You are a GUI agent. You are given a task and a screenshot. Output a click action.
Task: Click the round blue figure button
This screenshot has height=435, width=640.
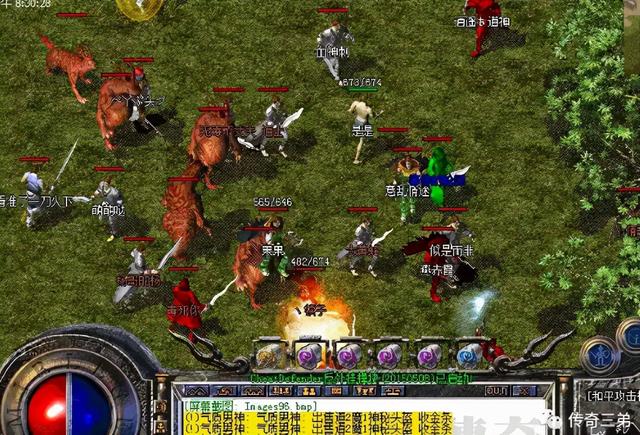point(600,354)
